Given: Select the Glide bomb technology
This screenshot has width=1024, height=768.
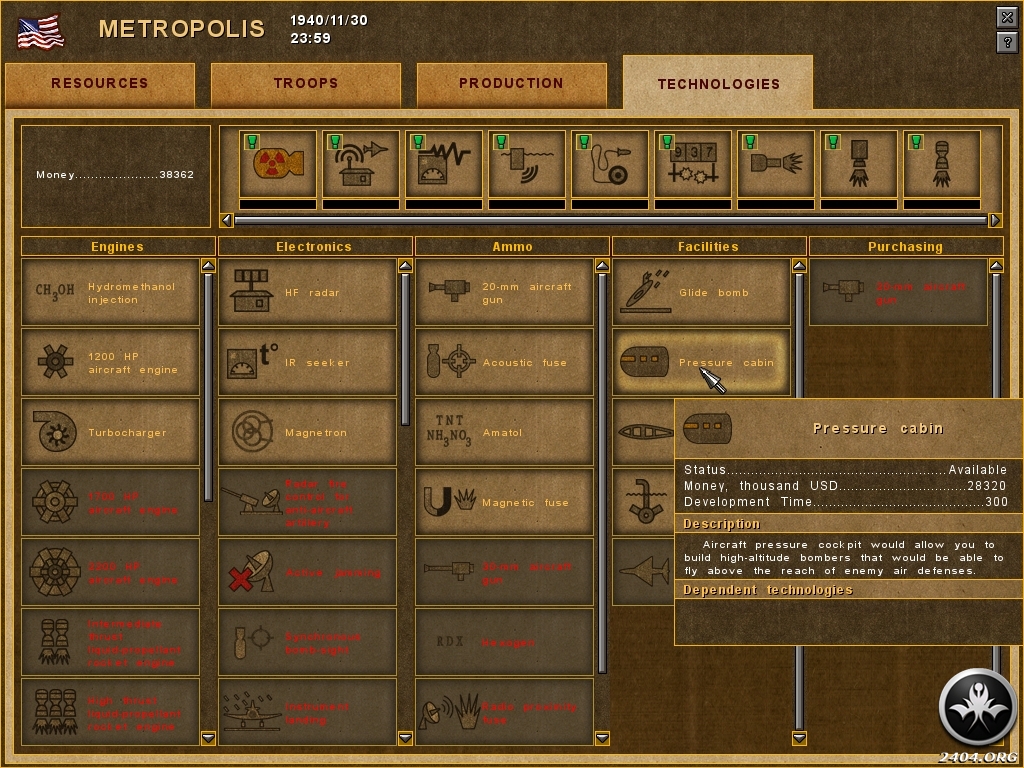Looking at the screenshot, I should (702, 293).
